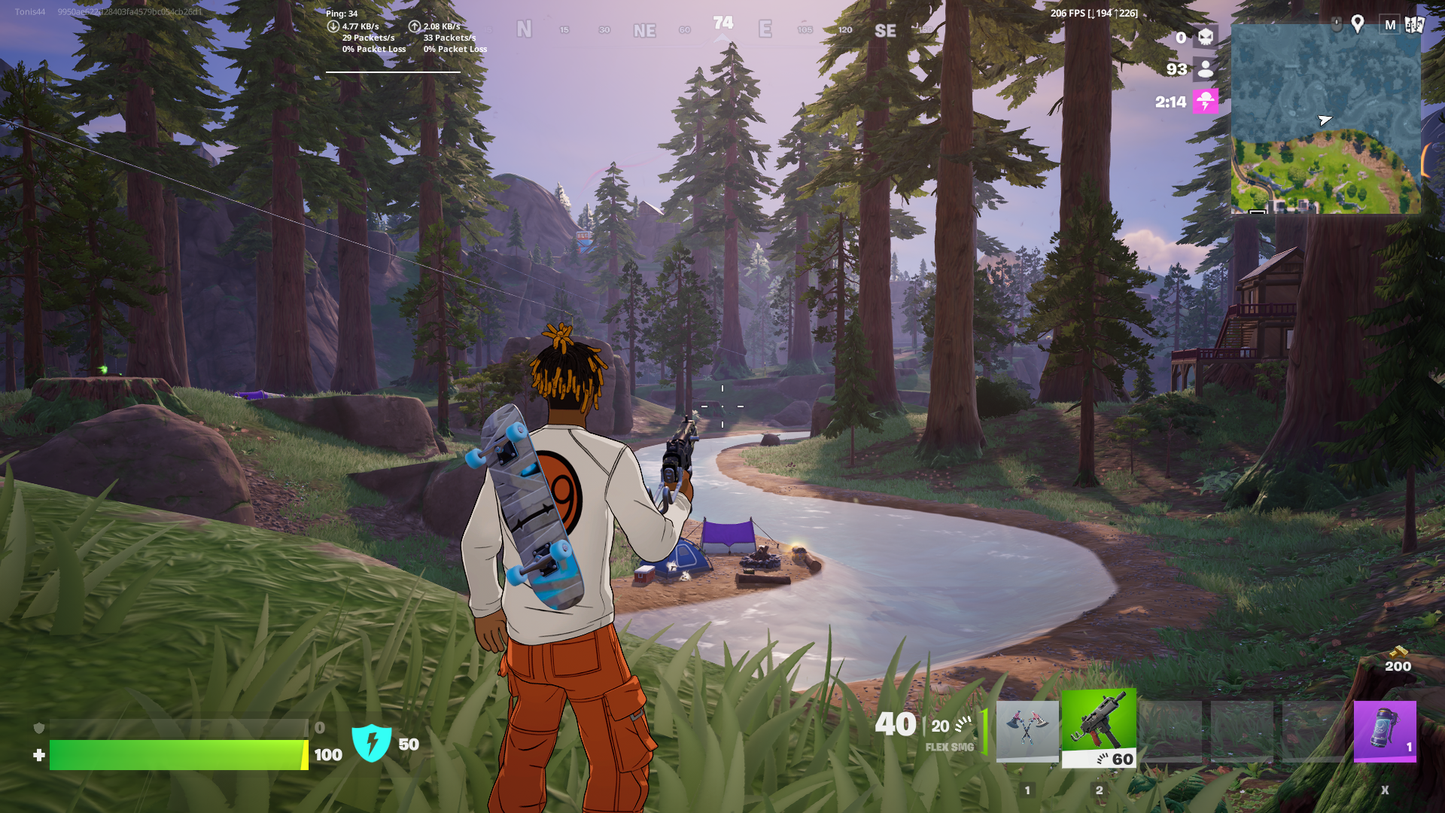Image resolution: width=1445 pixels, height=813 pixels.
Task: Place a marker with the map pin icon
Action: pos(1357,23)
